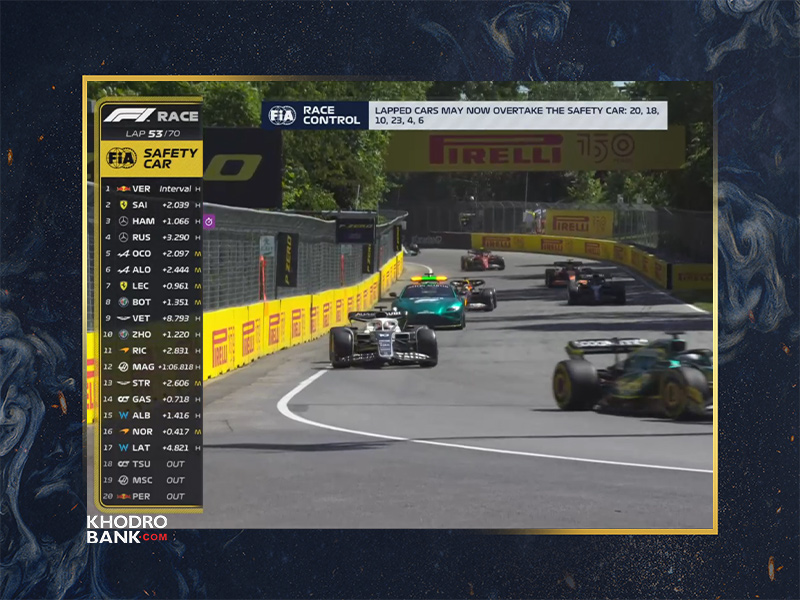Choose the LEC driver row
The width and height of the screenshot is (800, 600).
[152, 285]
